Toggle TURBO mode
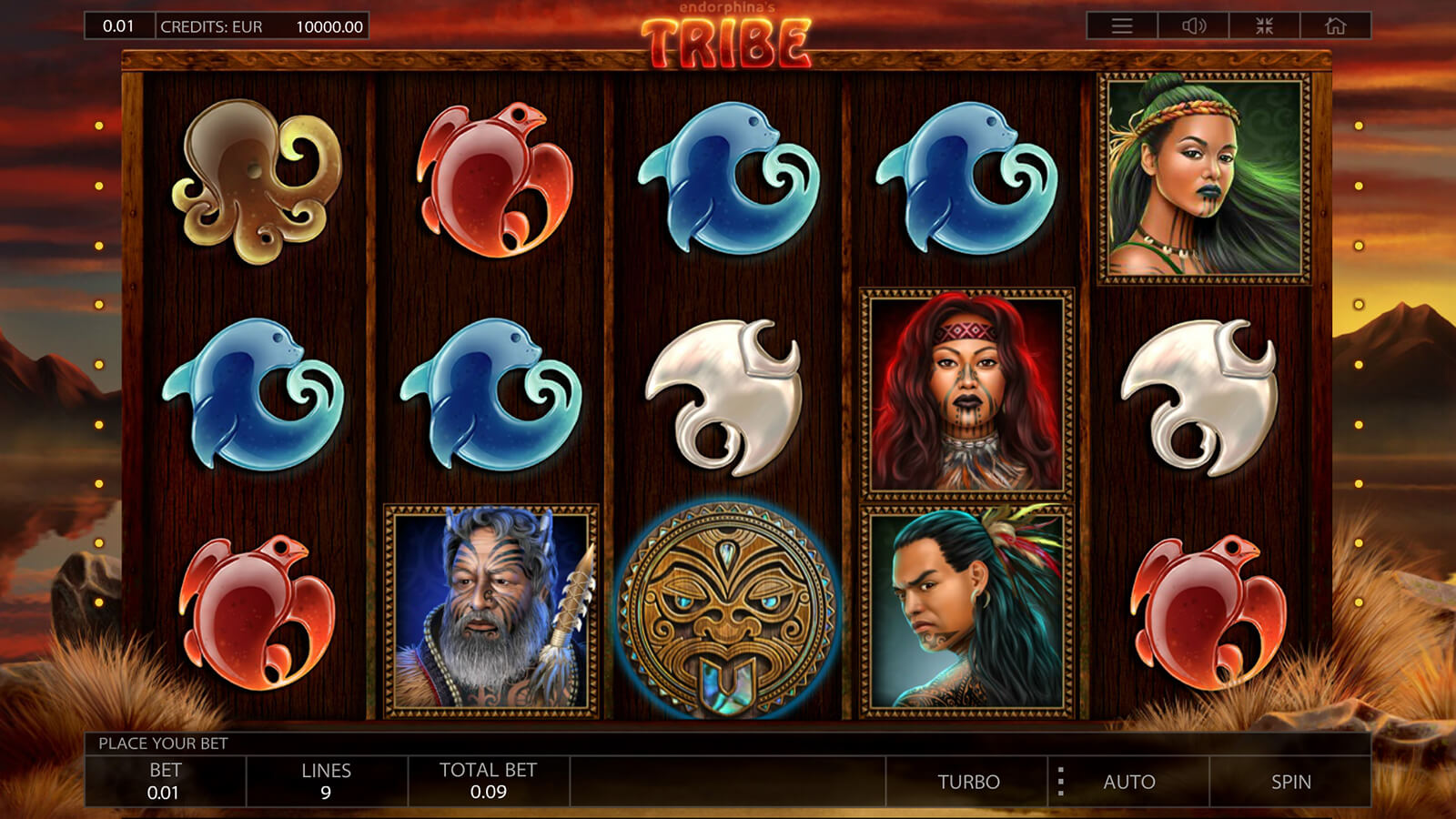Viewport: 1456px width, 819px height. click(968, 782)
